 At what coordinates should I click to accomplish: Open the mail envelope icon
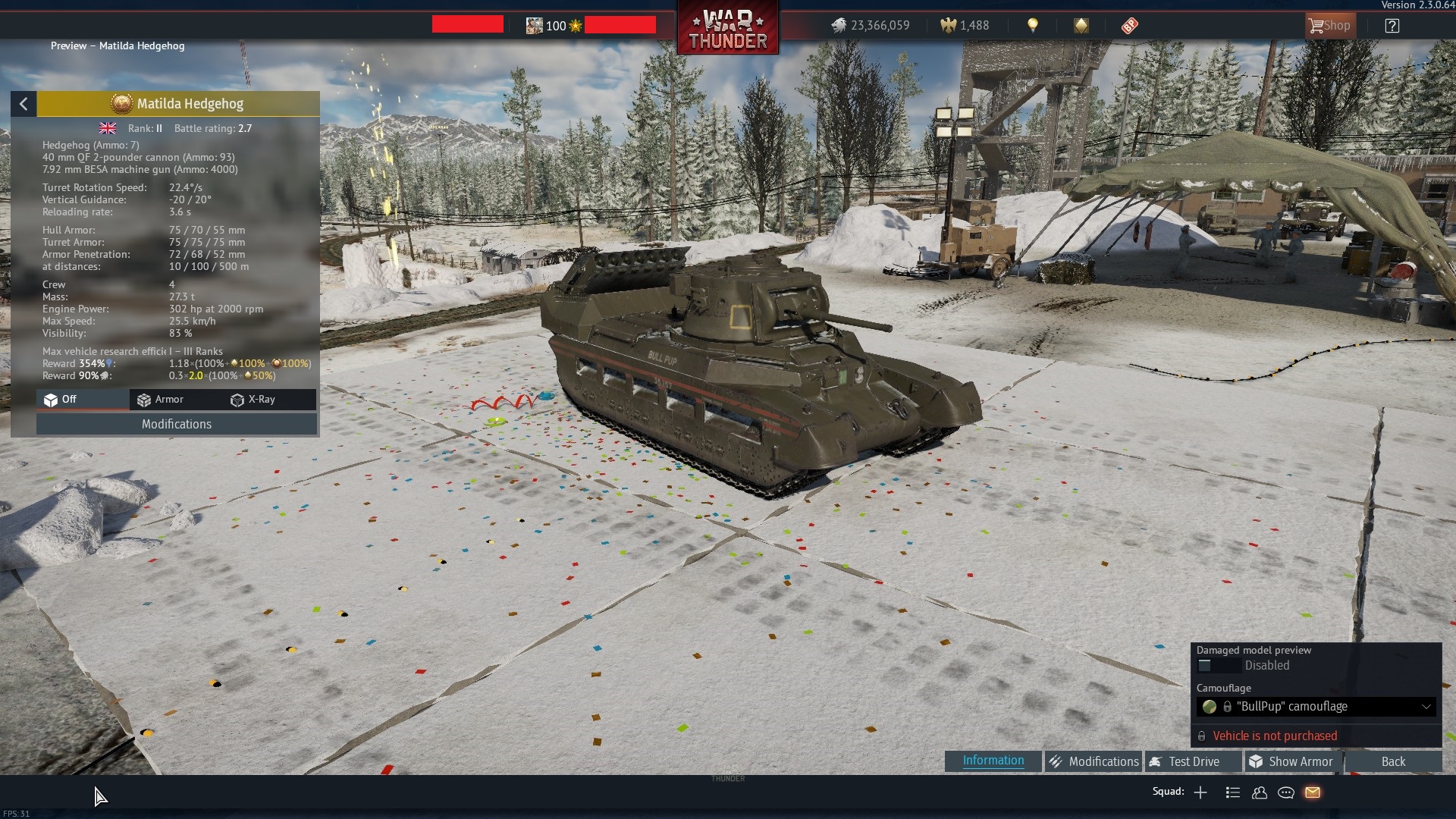tap(1313, 792)
